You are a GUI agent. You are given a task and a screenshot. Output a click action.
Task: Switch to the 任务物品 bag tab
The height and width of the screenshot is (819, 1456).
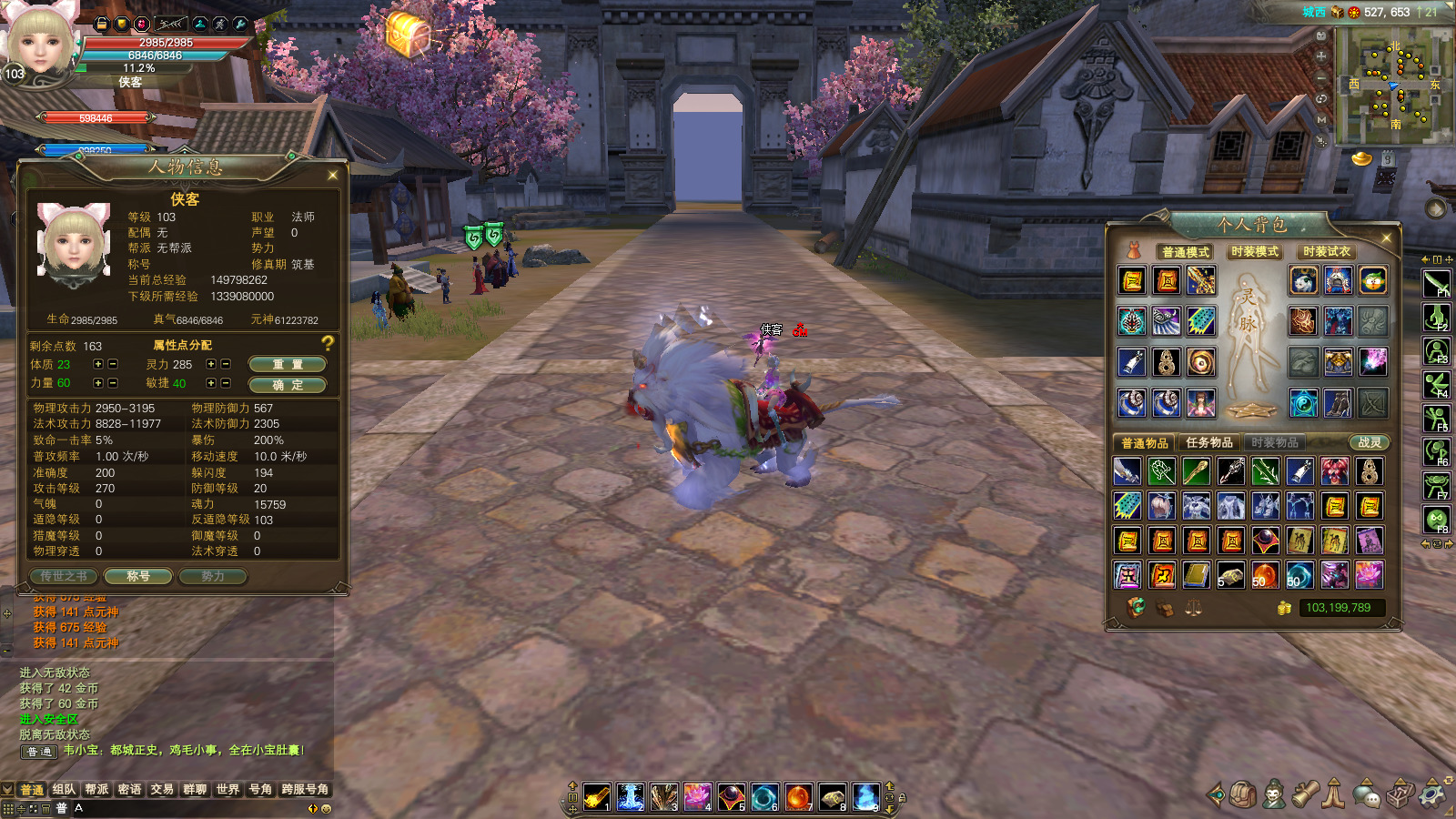(1209, 443)
